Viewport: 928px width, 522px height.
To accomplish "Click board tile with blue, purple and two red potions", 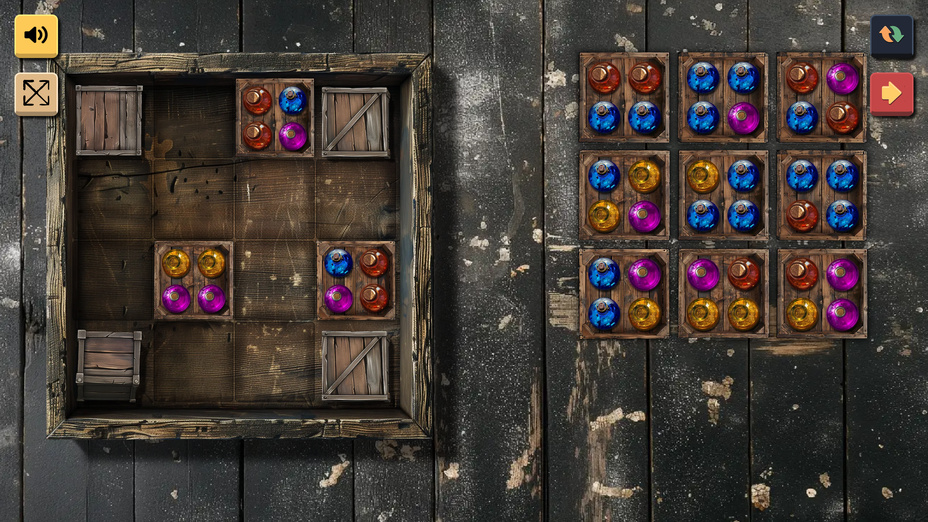I will point(356,281).
